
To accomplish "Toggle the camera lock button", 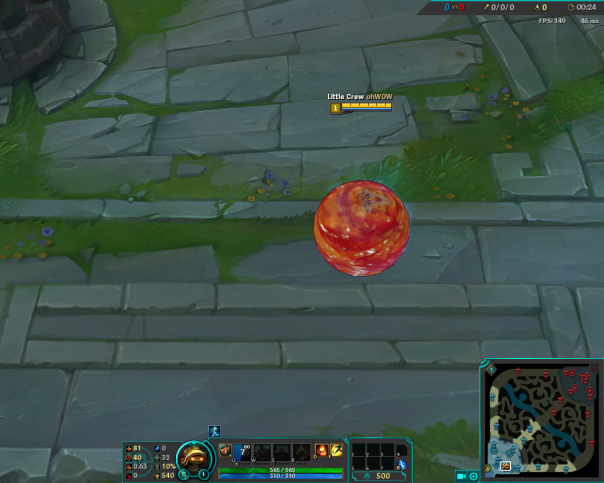I will 461,475.
